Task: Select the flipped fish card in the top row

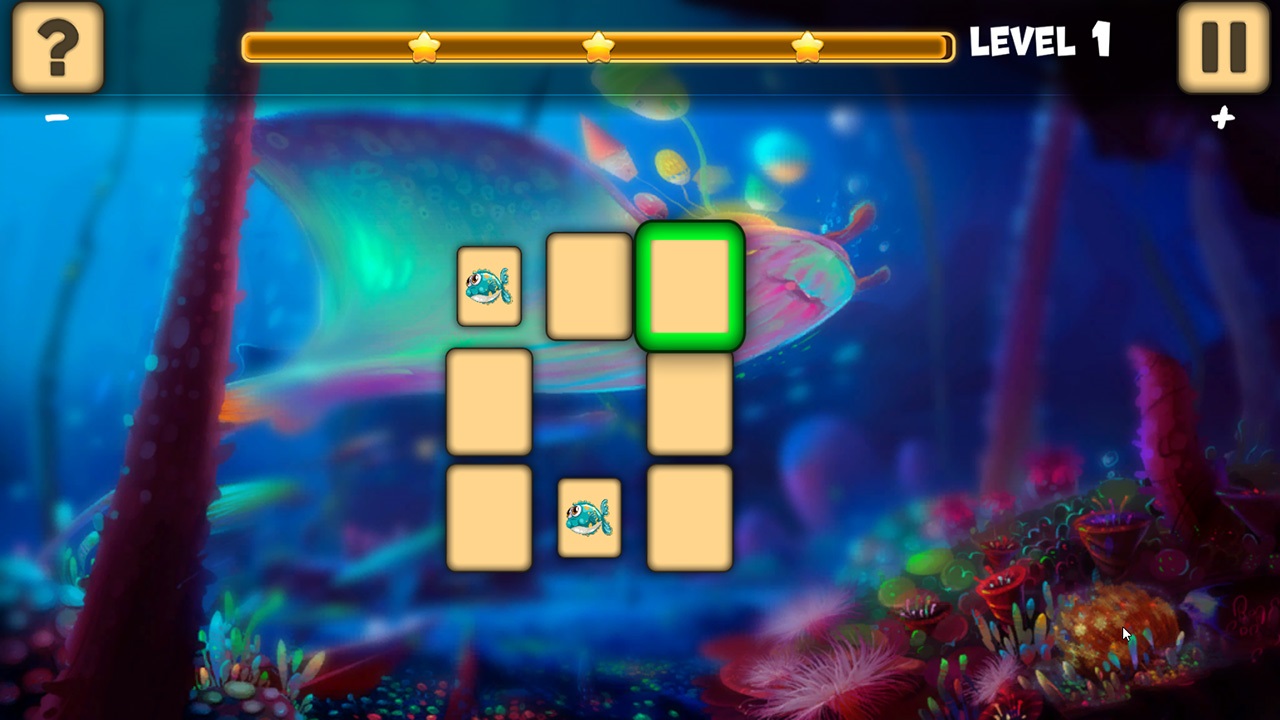Action: coord(489,287)
